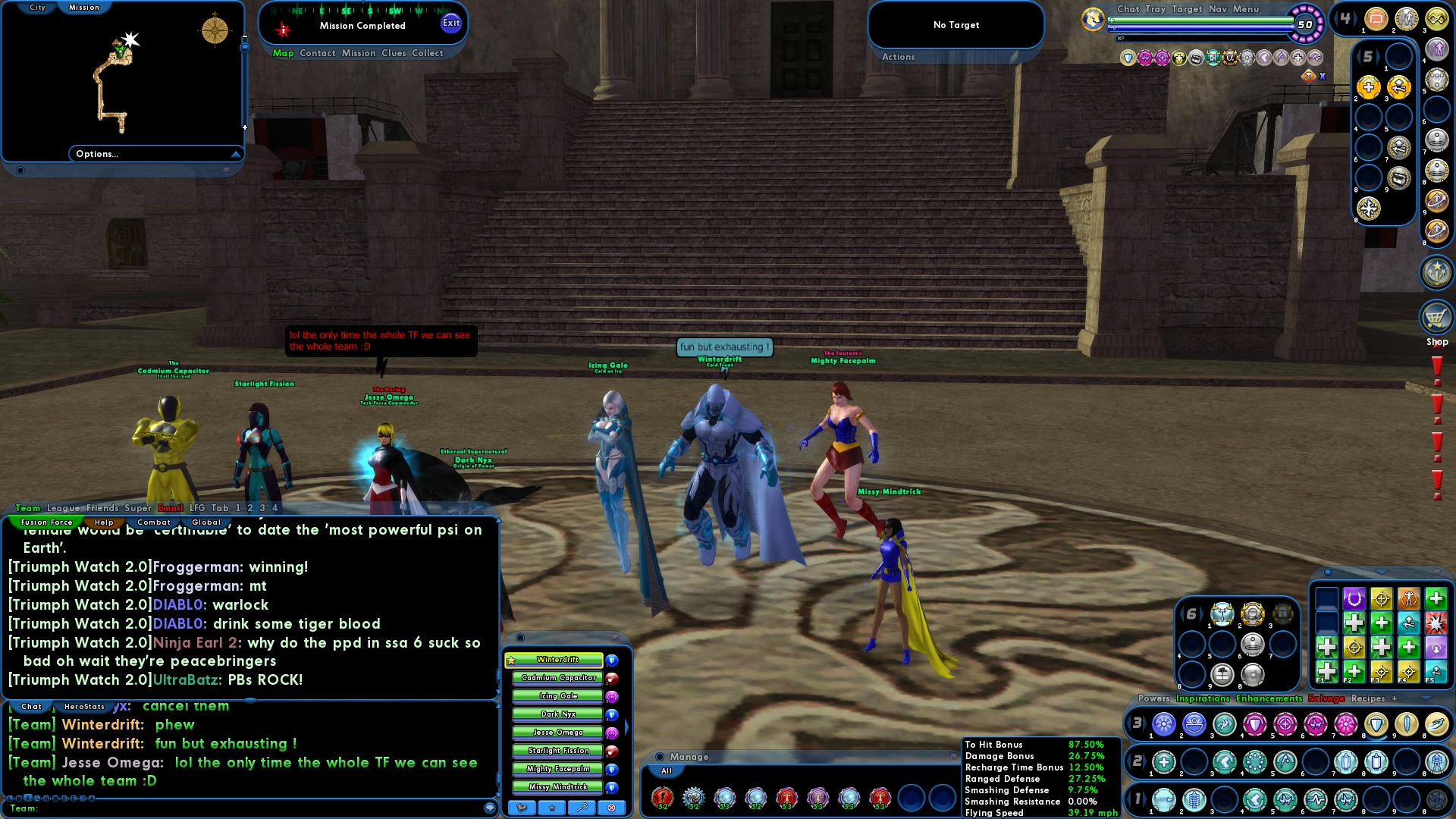Select Dark Nyx in the team roster
Viewport: 1456px width, 819px height.
coord(557,714)
